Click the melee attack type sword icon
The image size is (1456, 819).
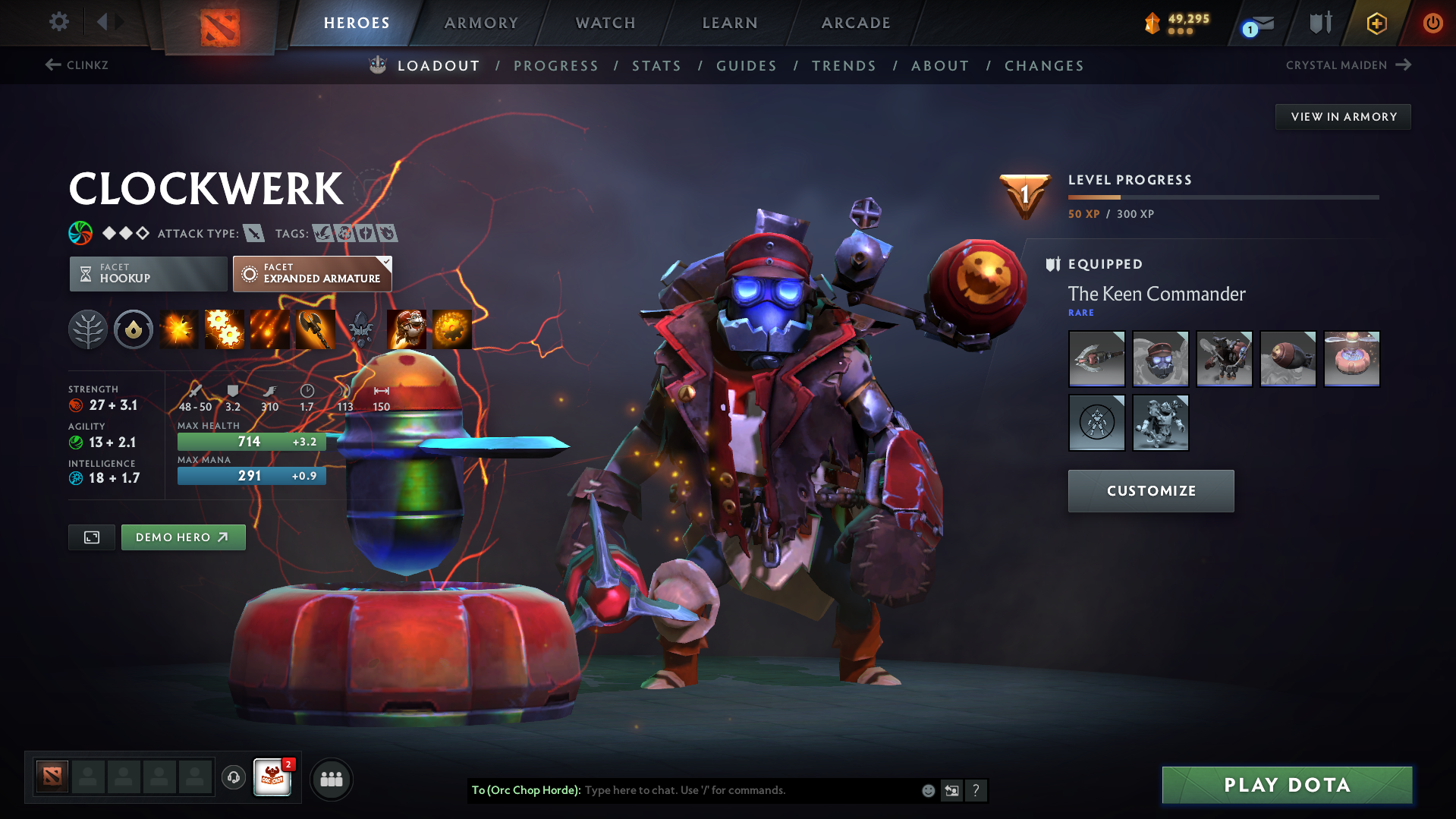pos(253,234)
